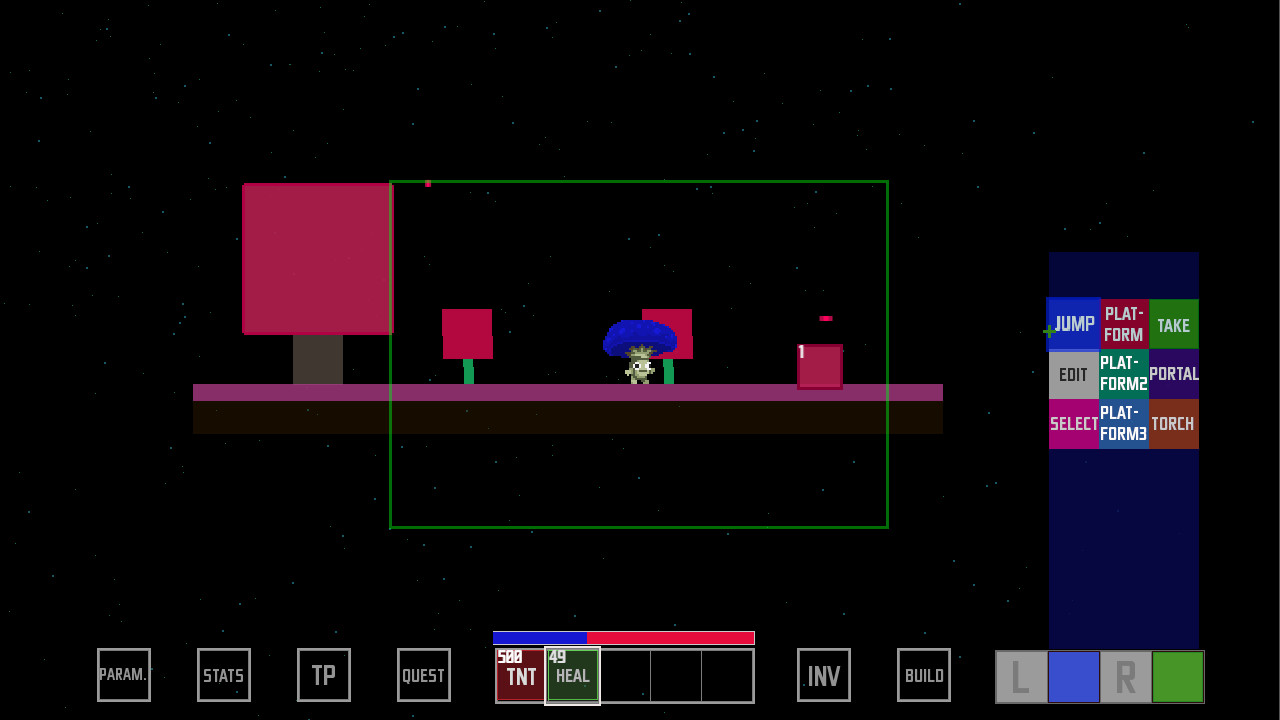Select the HEAL hotbar slot
The width and height of the screenshot is (1280, 720).
coord(572,676)
